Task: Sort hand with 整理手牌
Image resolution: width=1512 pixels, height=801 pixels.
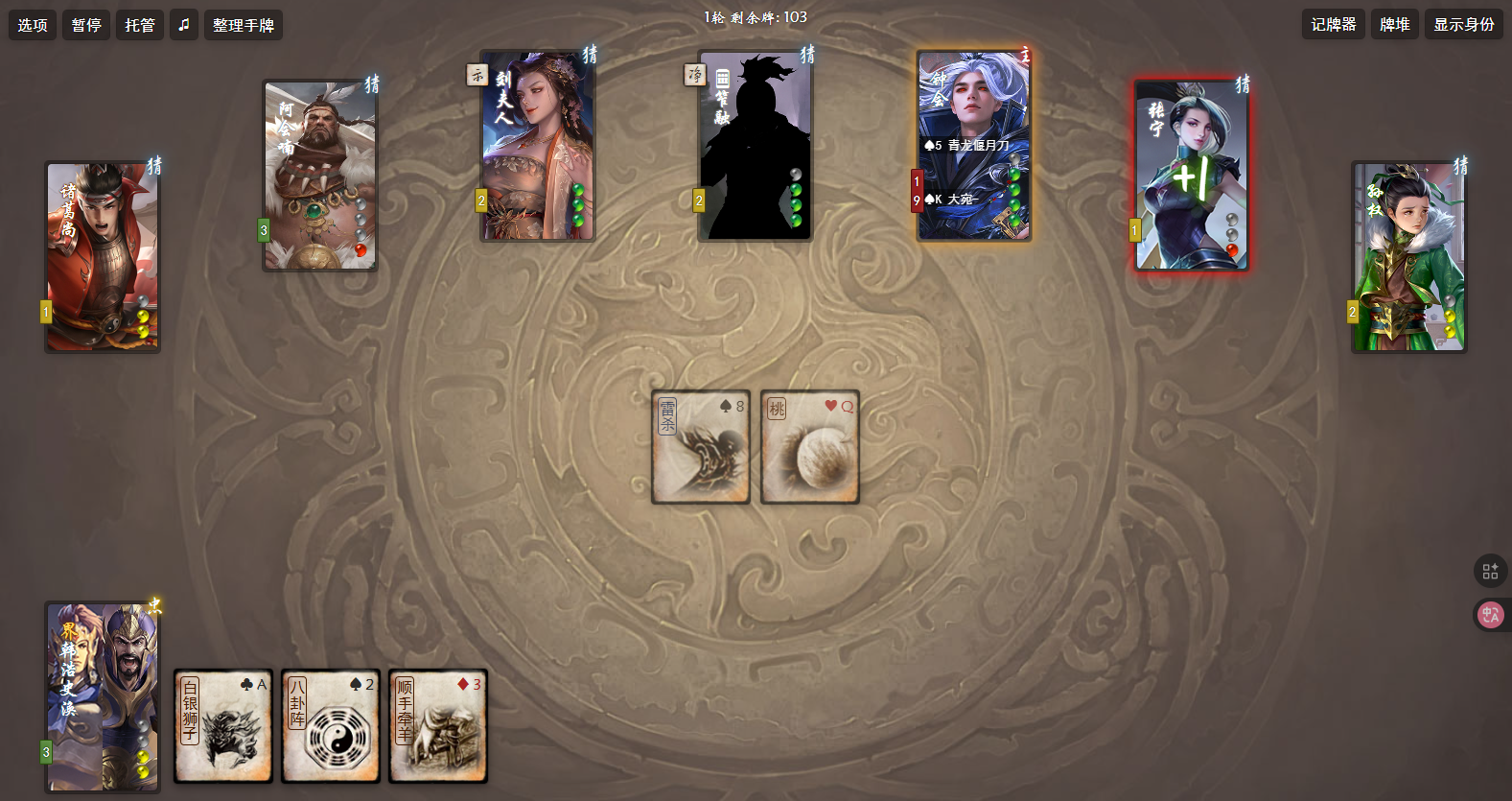Action: [244, 25]
